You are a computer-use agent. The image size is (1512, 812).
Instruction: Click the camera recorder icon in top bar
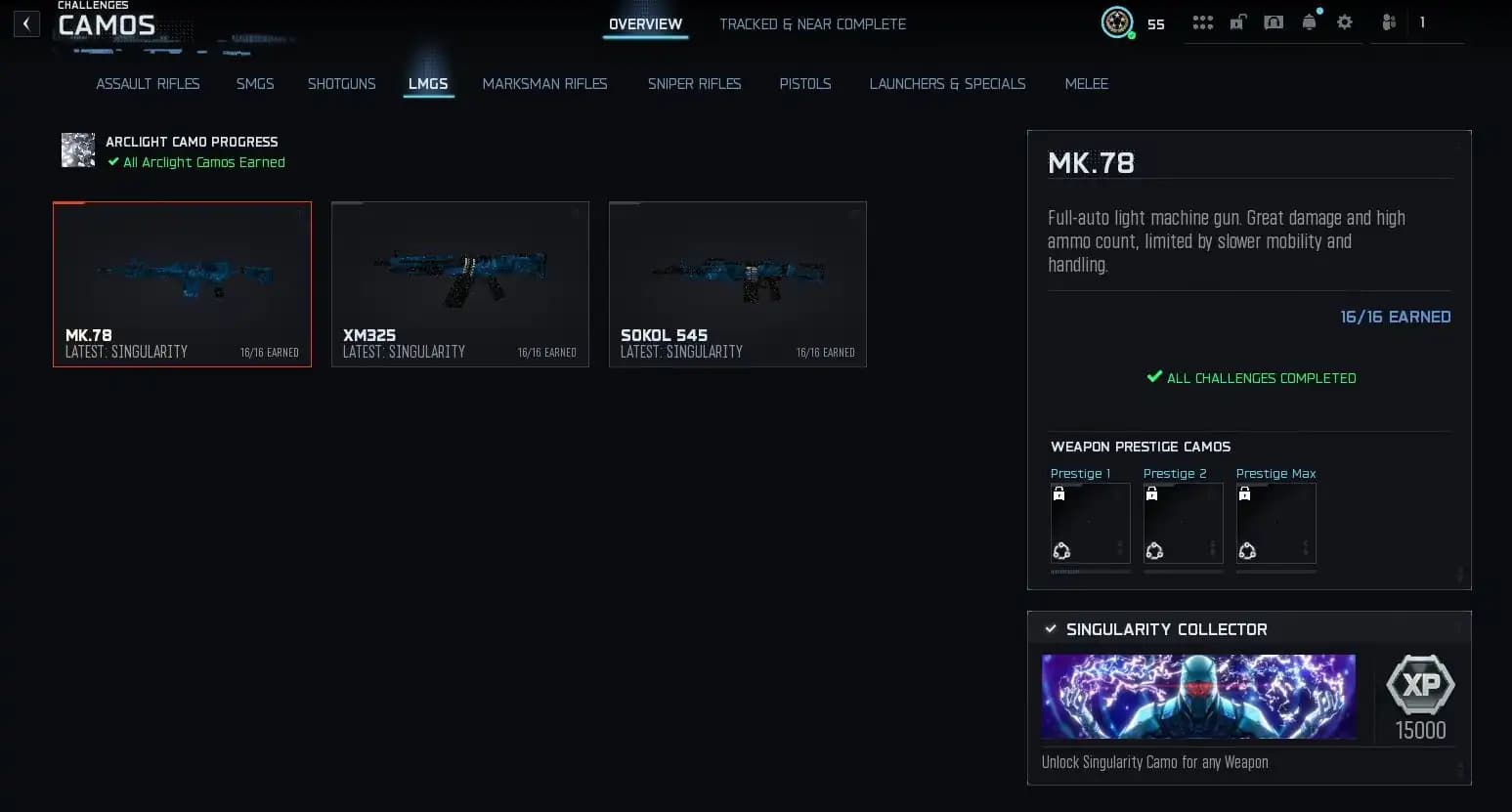[x=1274, y=21]
